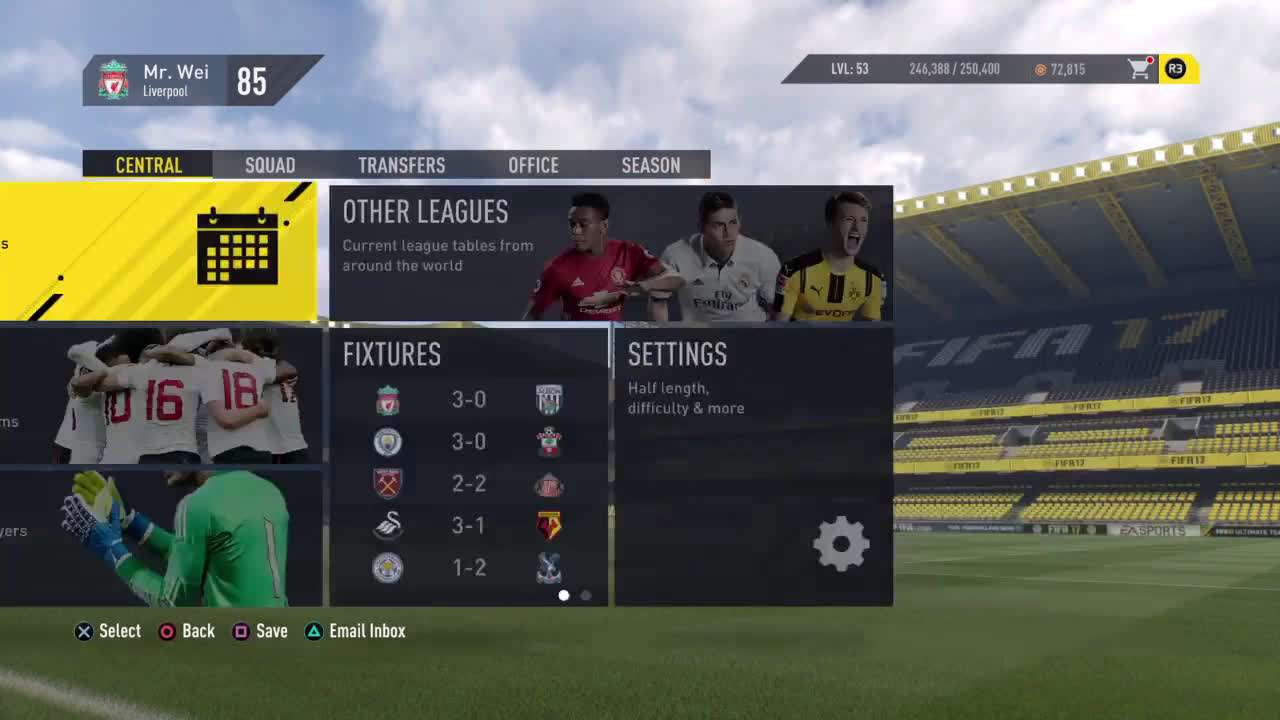Open the Fixtures panel
This screenshot has width=1280, height=720.
point(468,465)
